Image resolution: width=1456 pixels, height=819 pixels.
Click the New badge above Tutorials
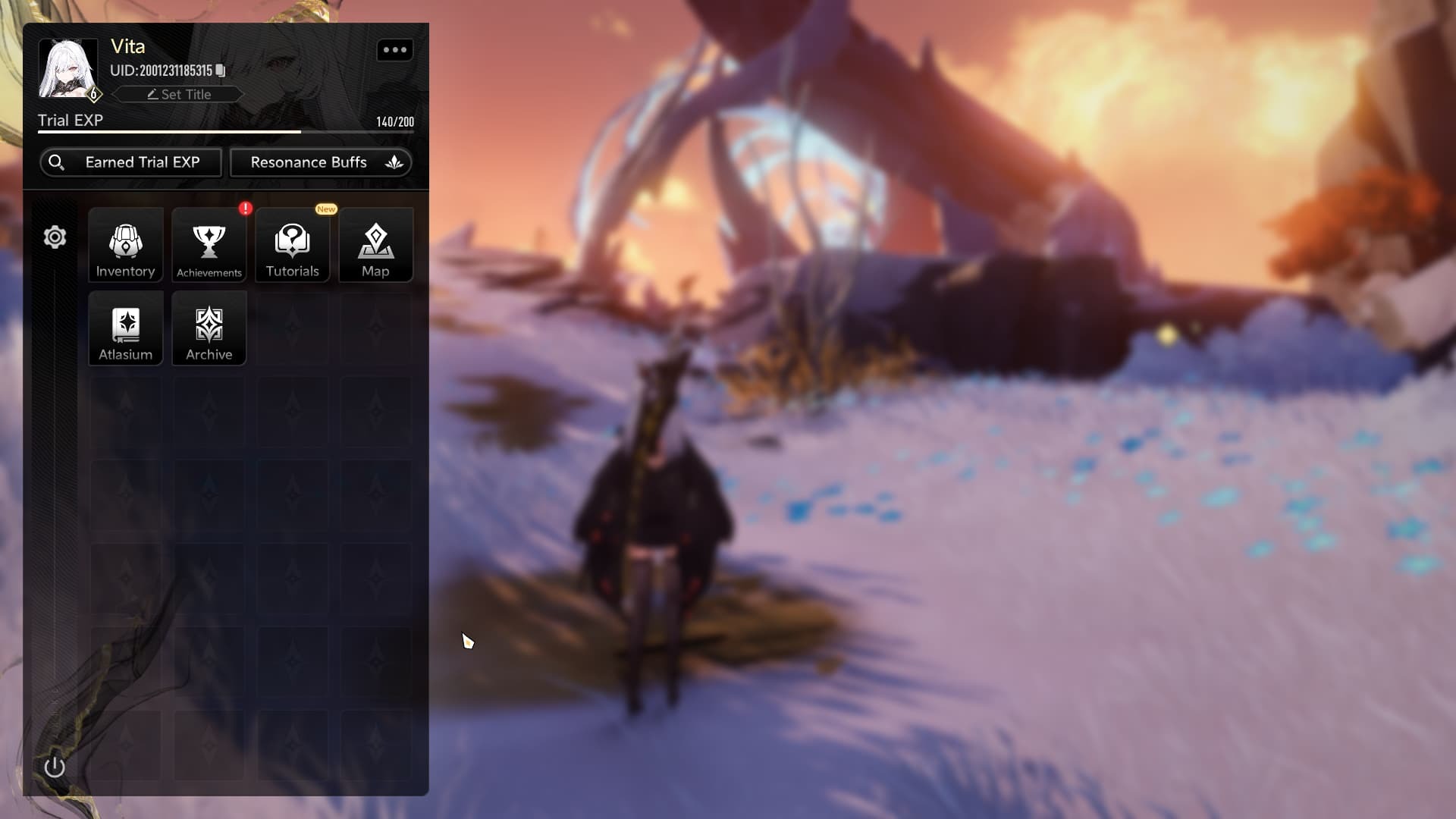point(326,209)
